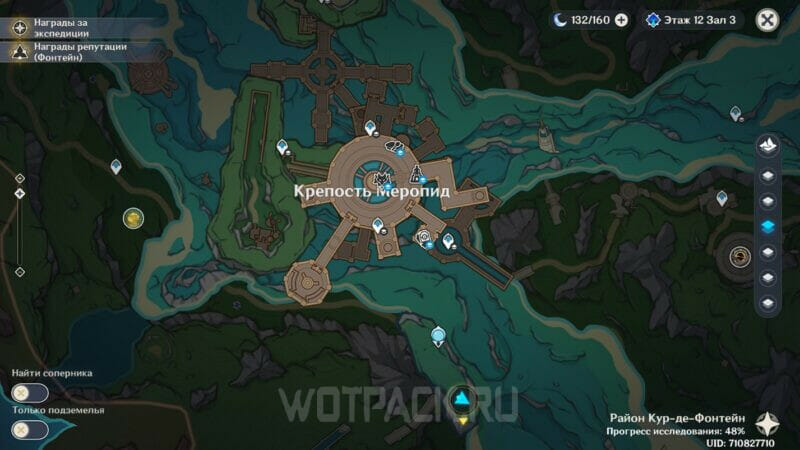
Task: Select the teleport waypoint at the far west
Action: [x=116, y=166]
